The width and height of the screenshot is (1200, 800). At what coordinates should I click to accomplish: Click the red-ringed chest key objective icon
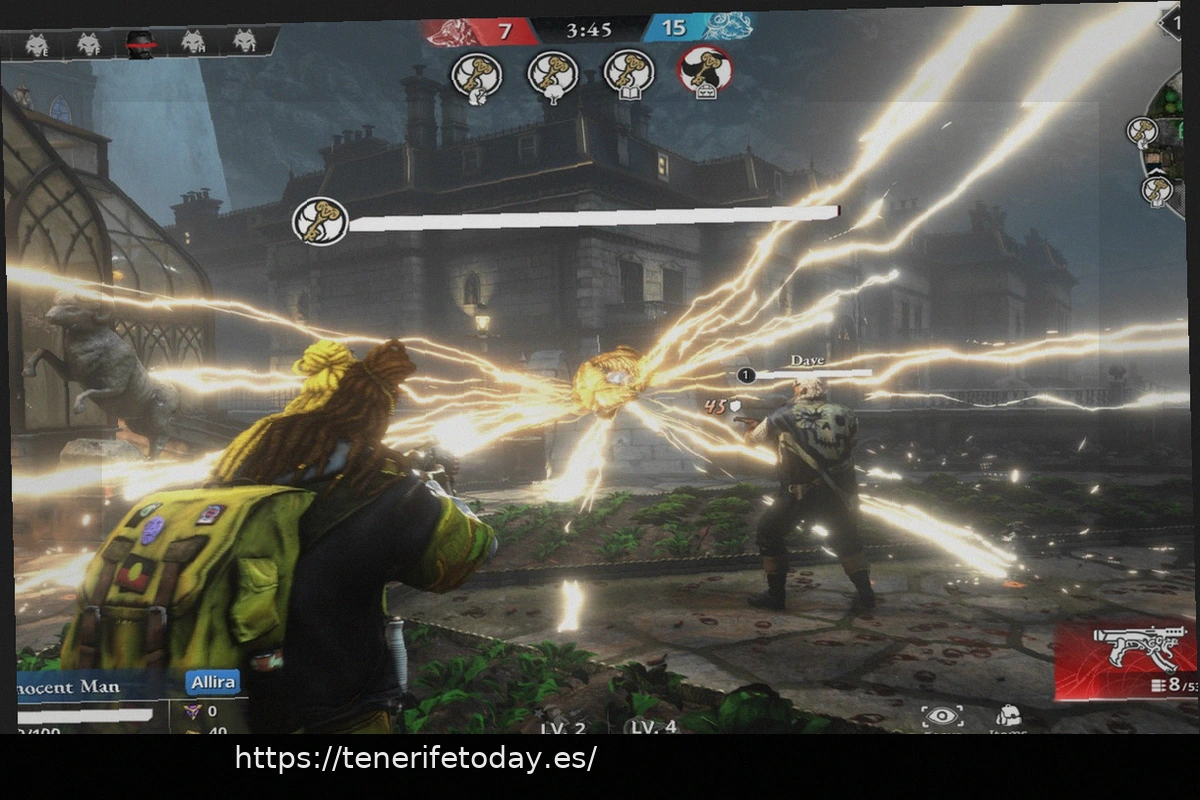coord(705,72)
